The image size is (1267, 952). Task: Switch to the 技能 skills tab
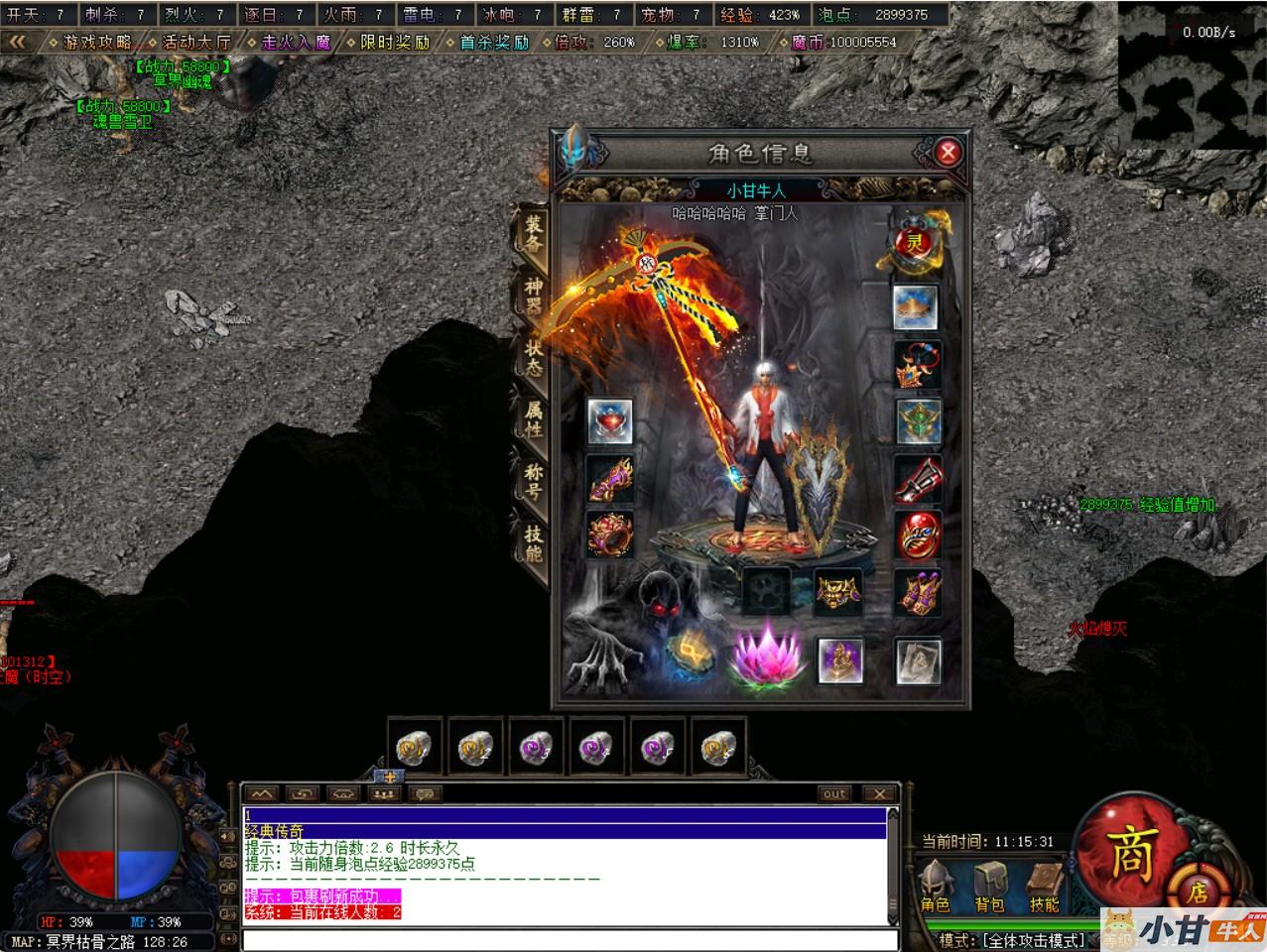[x=534, y=541]
